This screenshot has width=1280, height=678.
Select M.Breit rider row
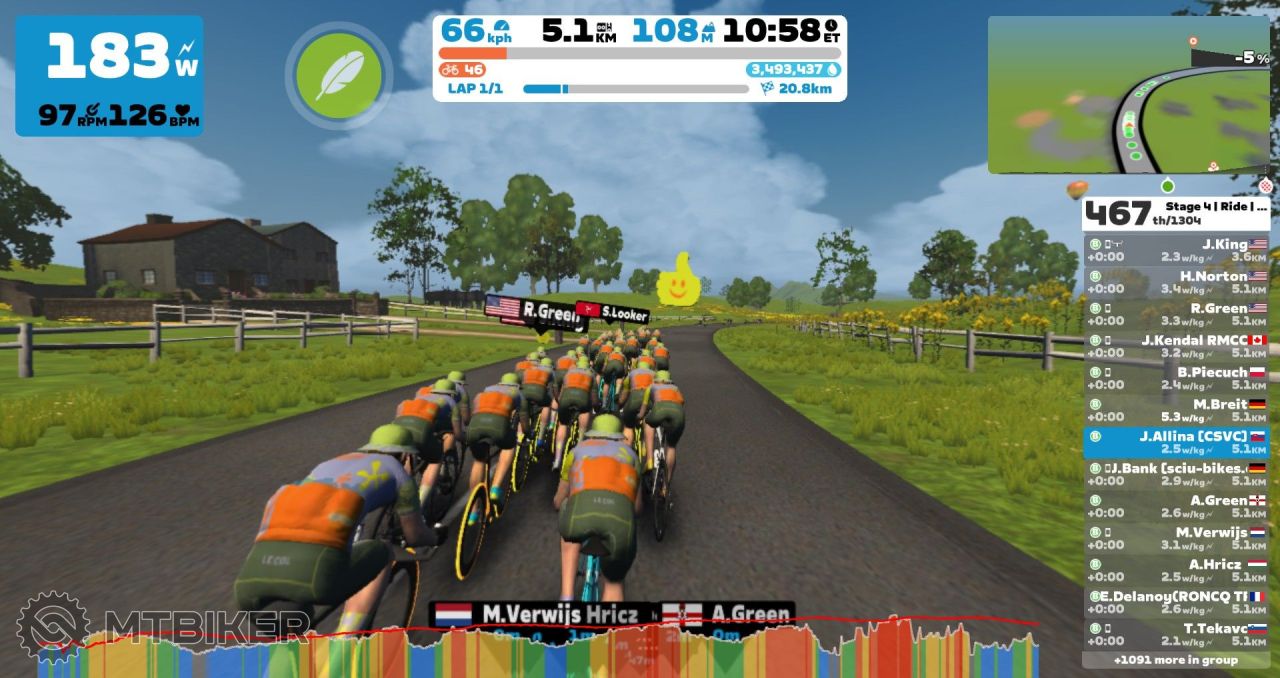tap(1175, 410)
